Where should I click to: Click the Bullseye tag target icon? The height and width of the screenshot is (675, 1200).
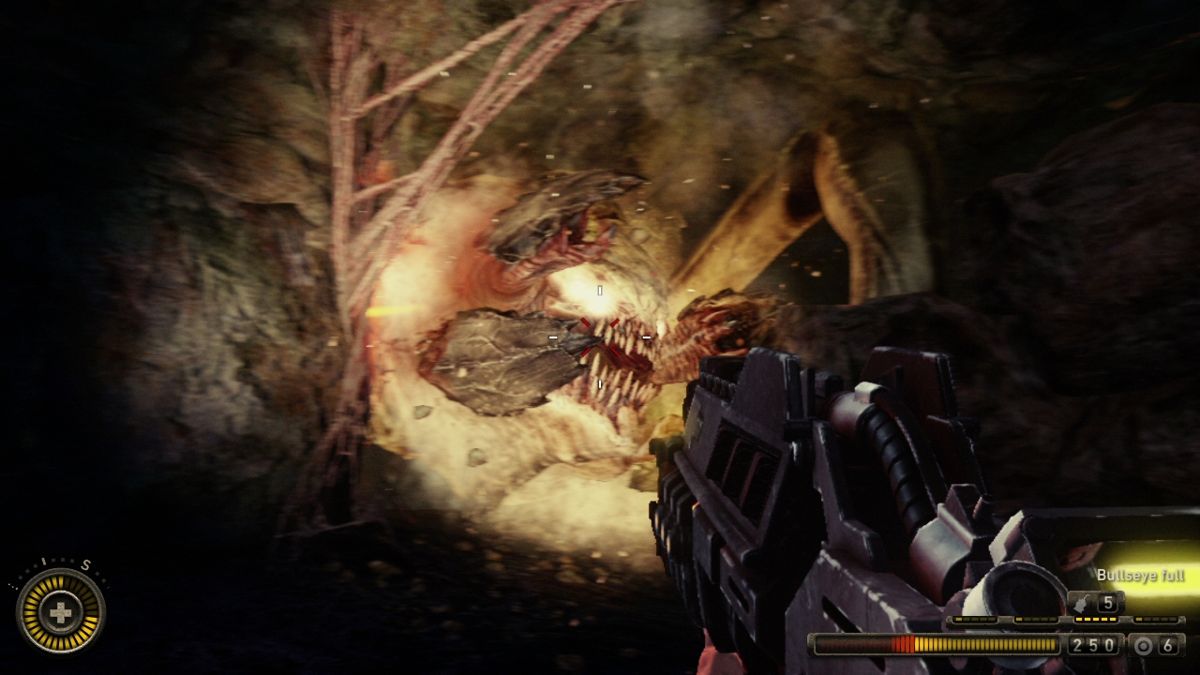[x=1144, y=645]
